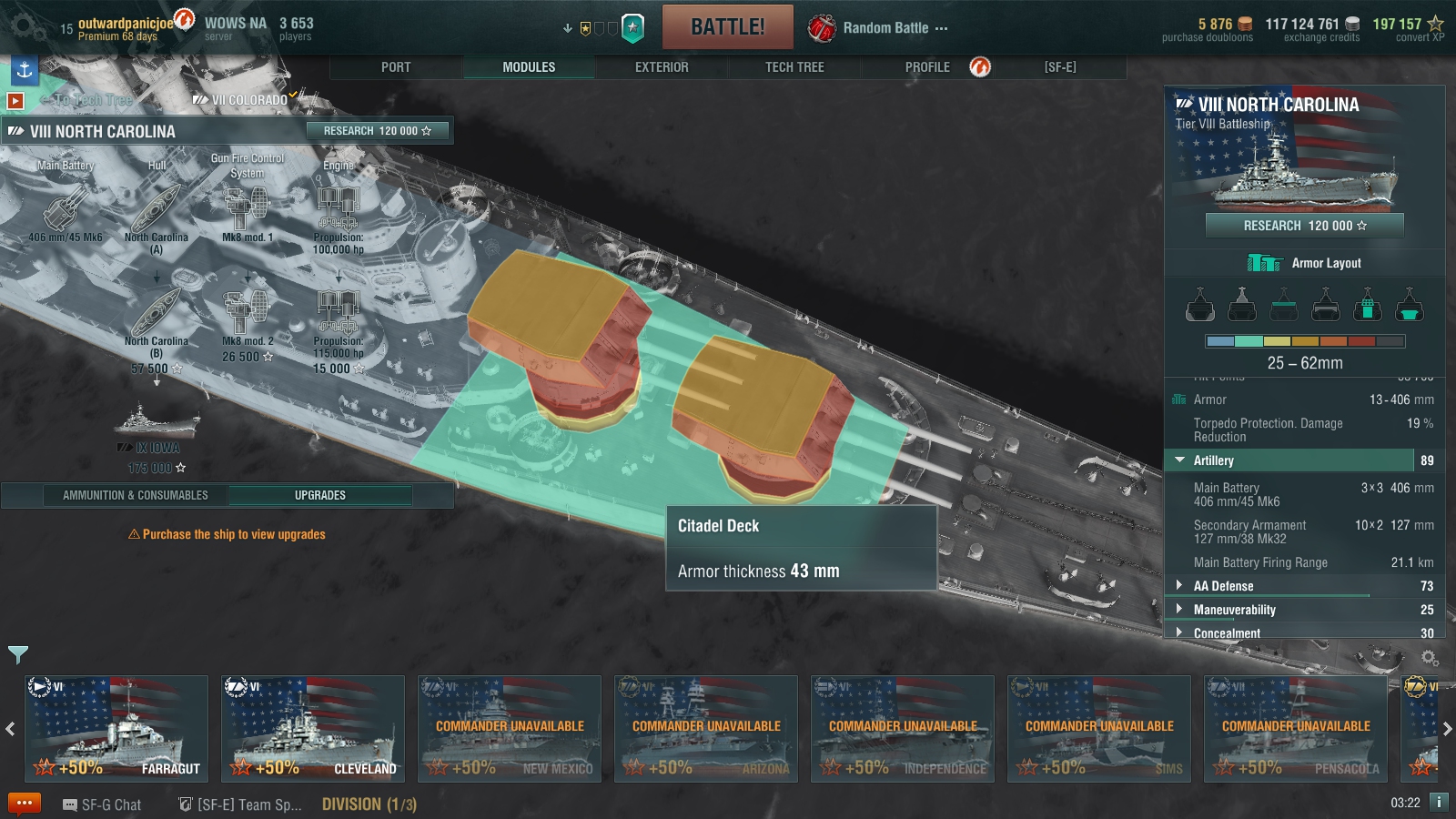The height and width of the screenshot is (819, 1456).
Task: Open the PROFILE tab
Action: [x=927, y=67]
